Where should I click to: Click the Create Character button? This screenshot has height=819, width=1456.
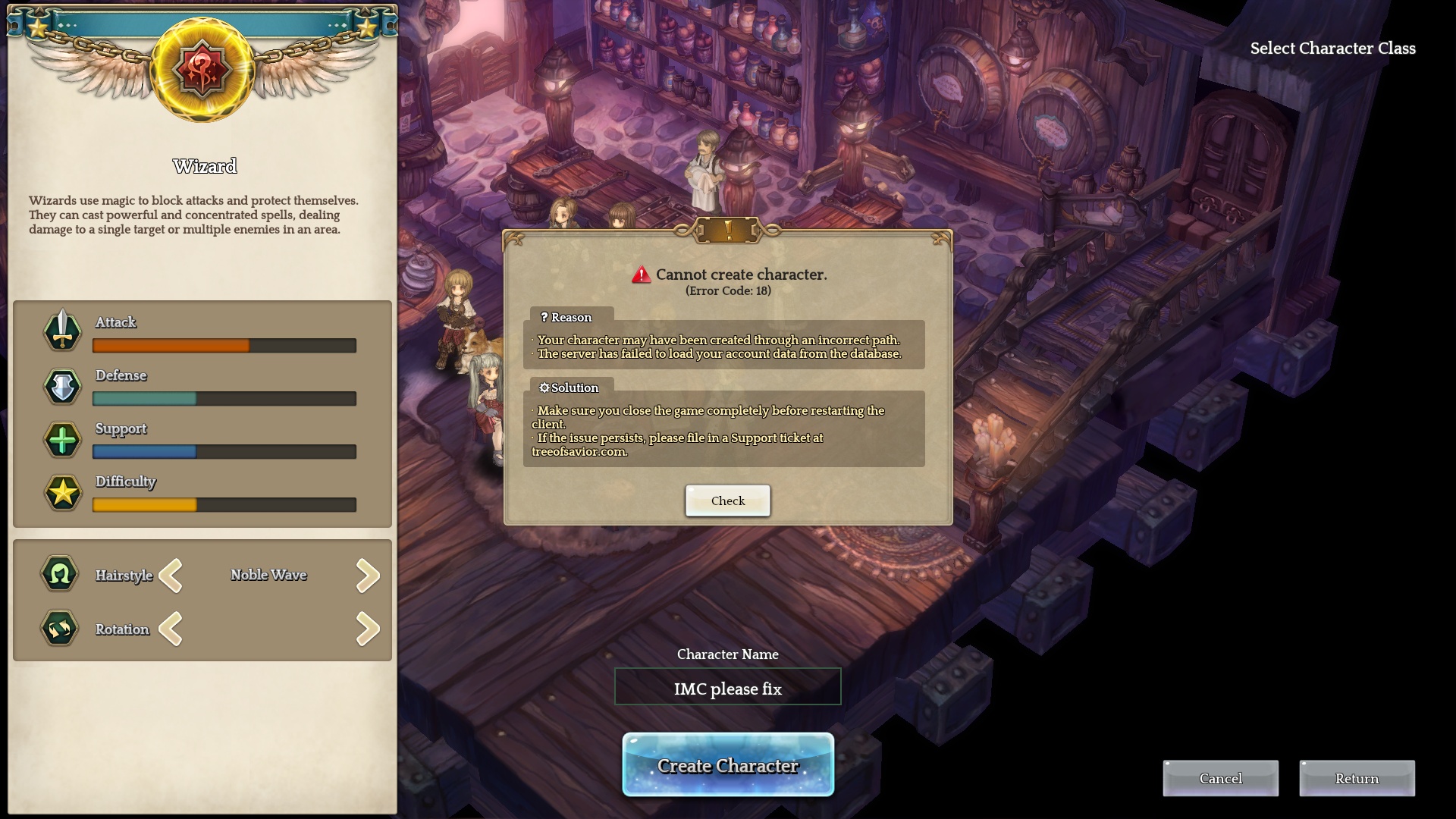click(728, 765)
